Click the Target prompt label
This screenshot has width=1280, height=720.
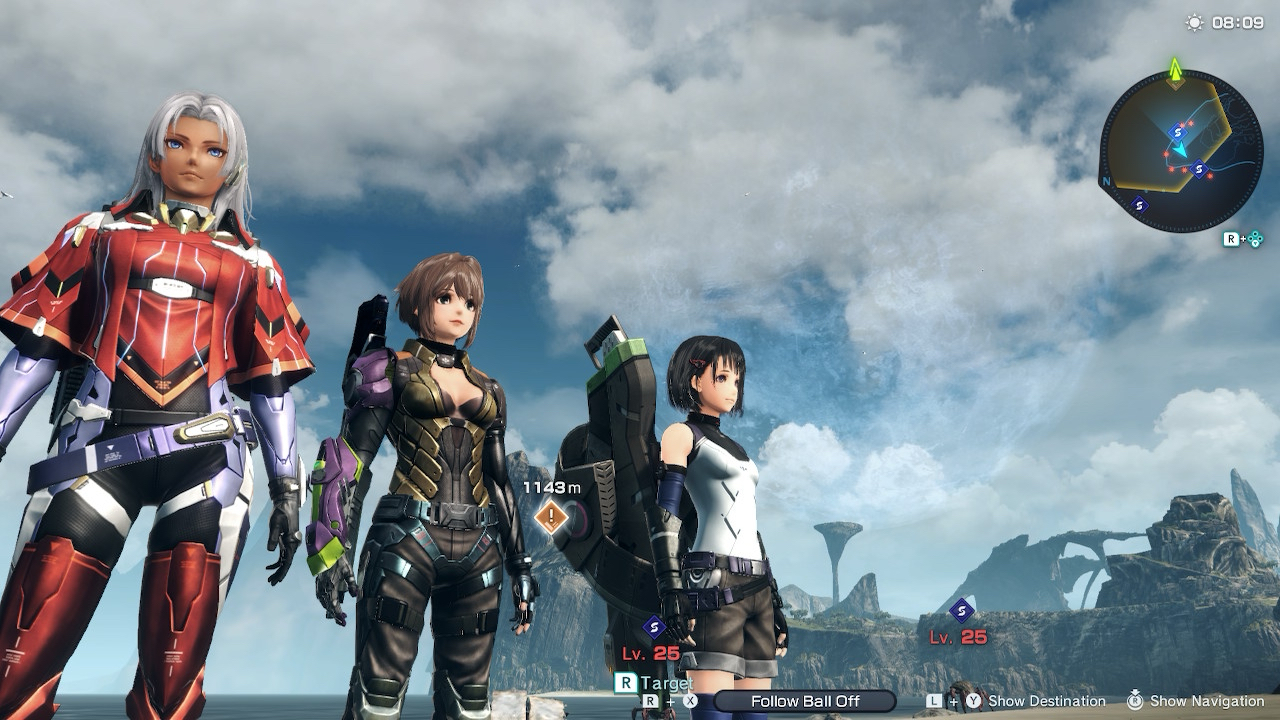click(666, 683)
